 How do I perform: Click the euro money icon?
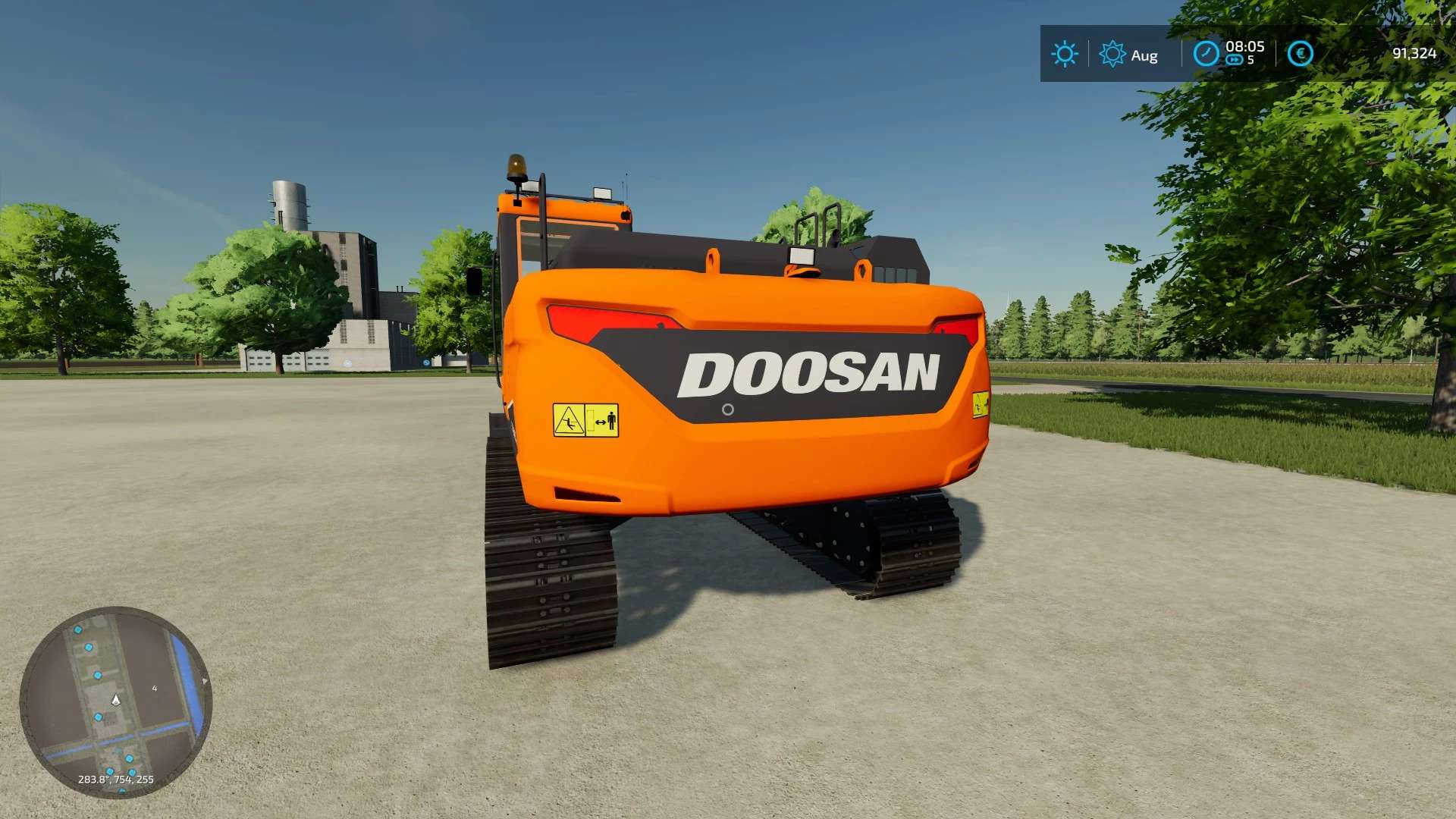1300,54
